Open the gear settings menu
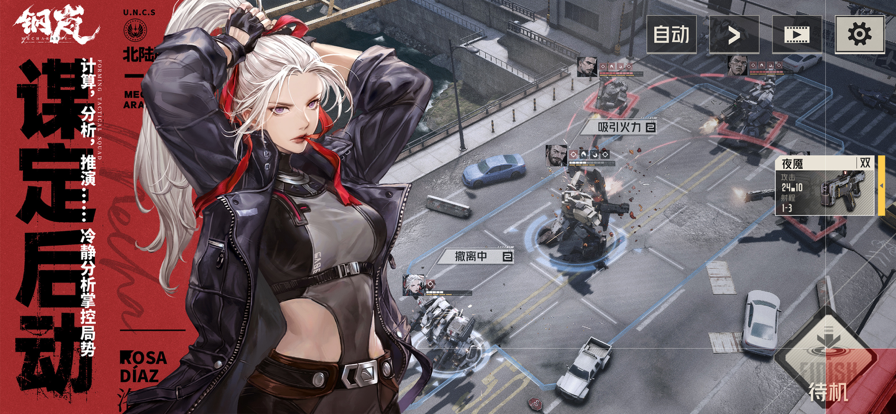This screenshot has width=896, height=414. 859,35
